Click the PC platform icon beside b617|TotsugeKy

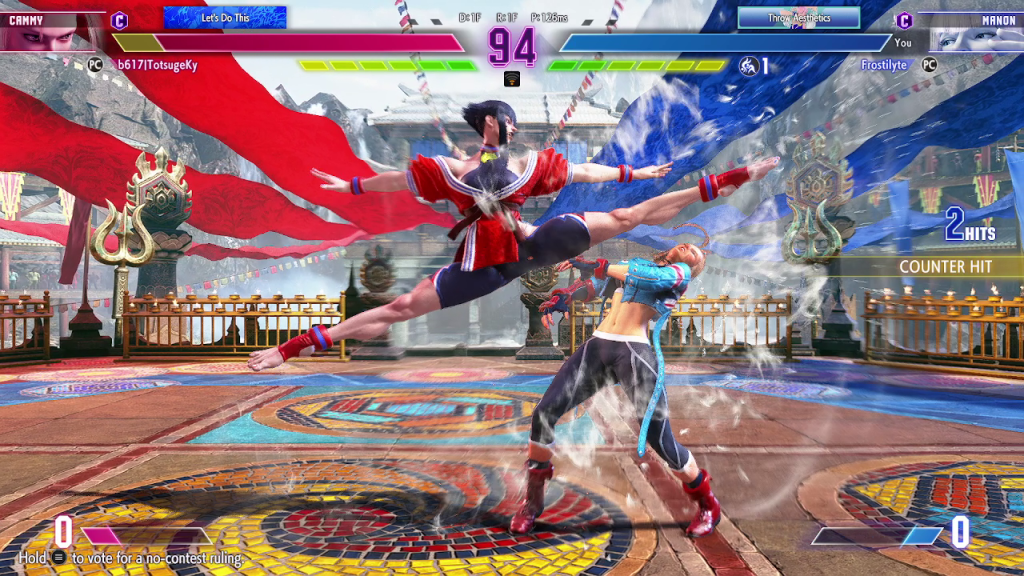click(x=96, y=64)
